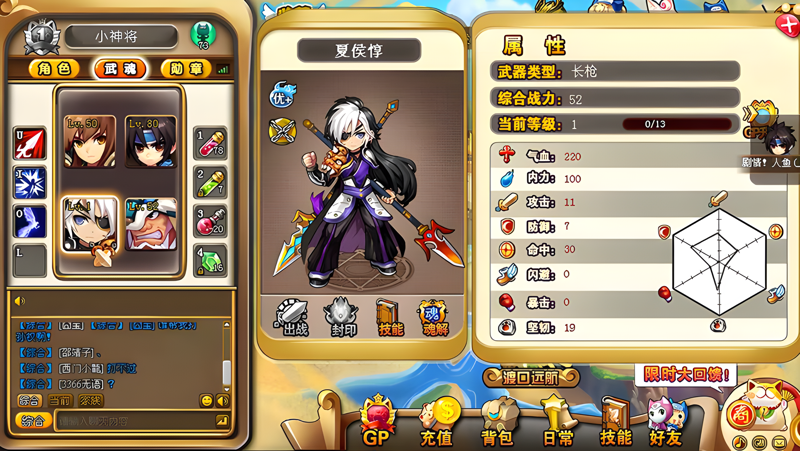Switch to the 角色 tab

coord(55,69)
